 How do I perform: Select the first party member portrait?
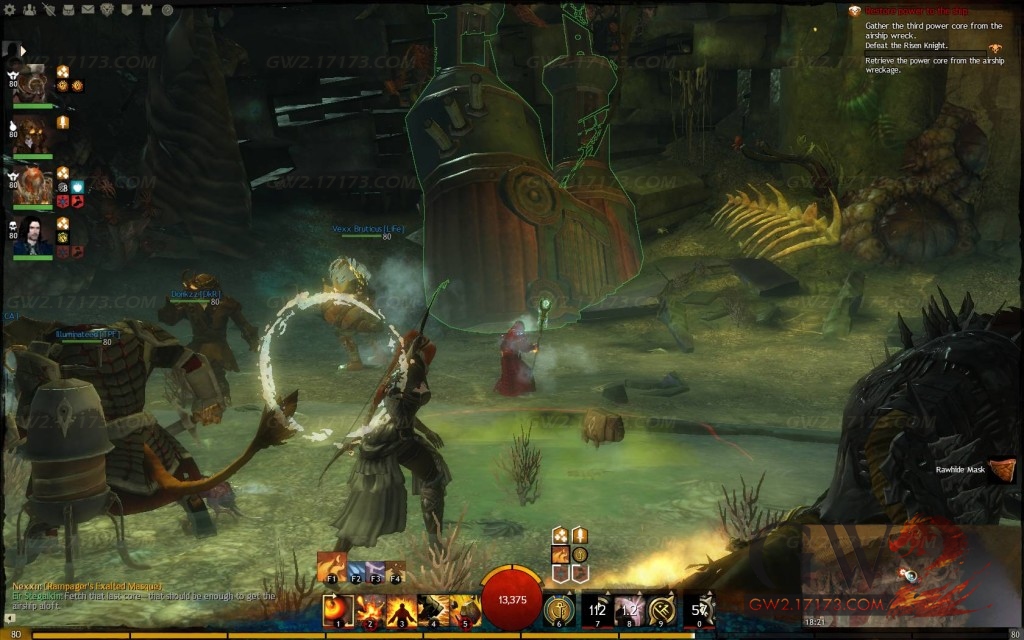34,82
